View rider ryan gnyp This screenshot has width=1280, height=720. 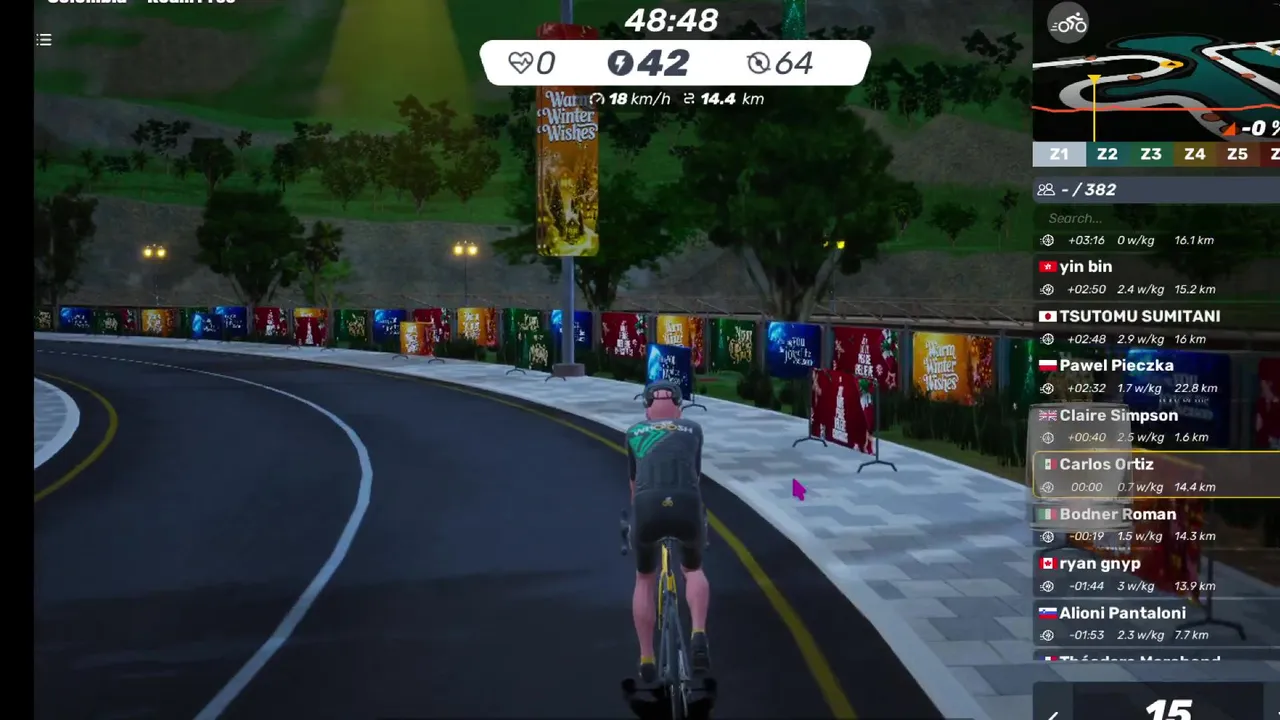click(x=1099, y=564)
